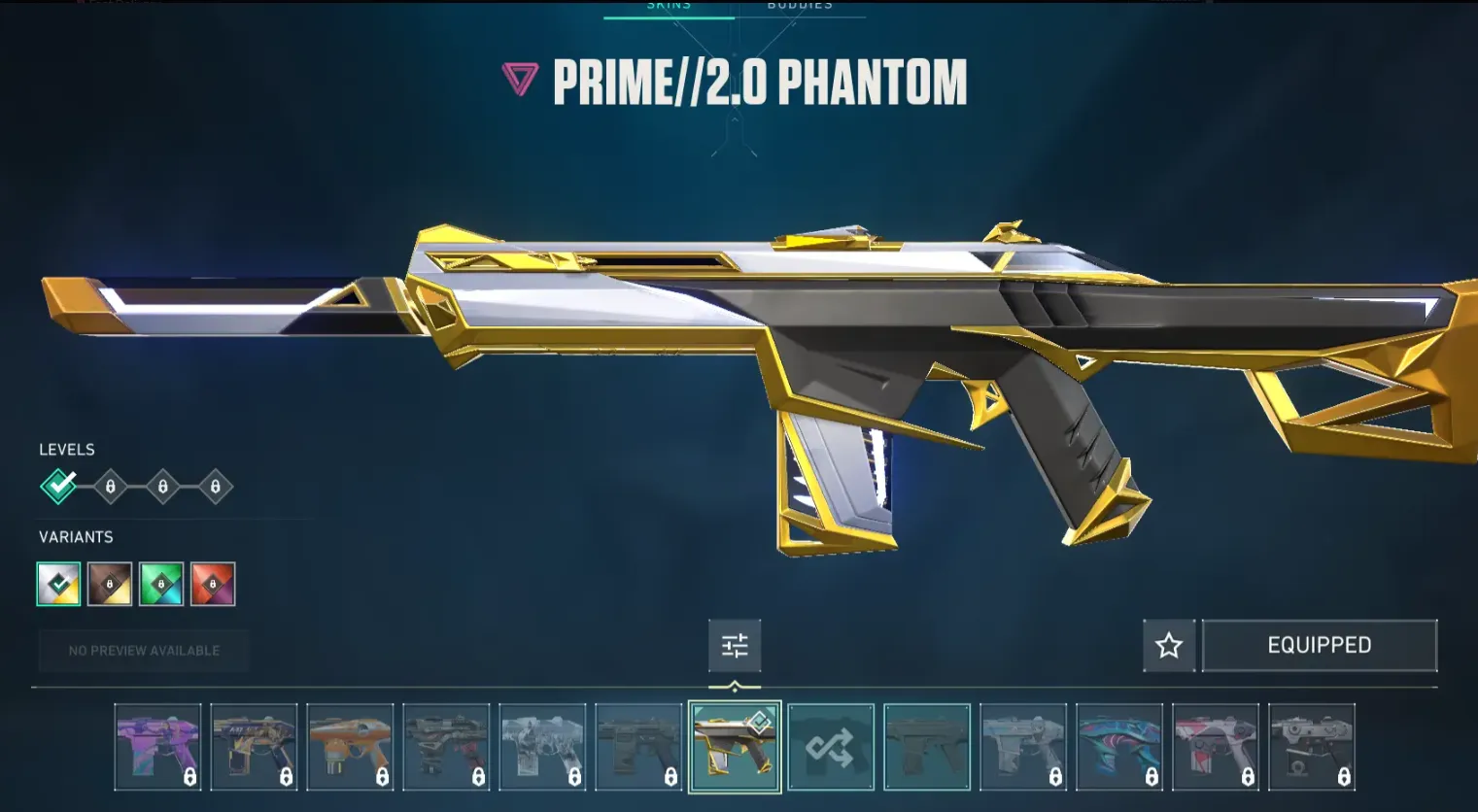Pick the locked green and cyan variant
The image size is (1478, 812).
click(x=161, y=584)
